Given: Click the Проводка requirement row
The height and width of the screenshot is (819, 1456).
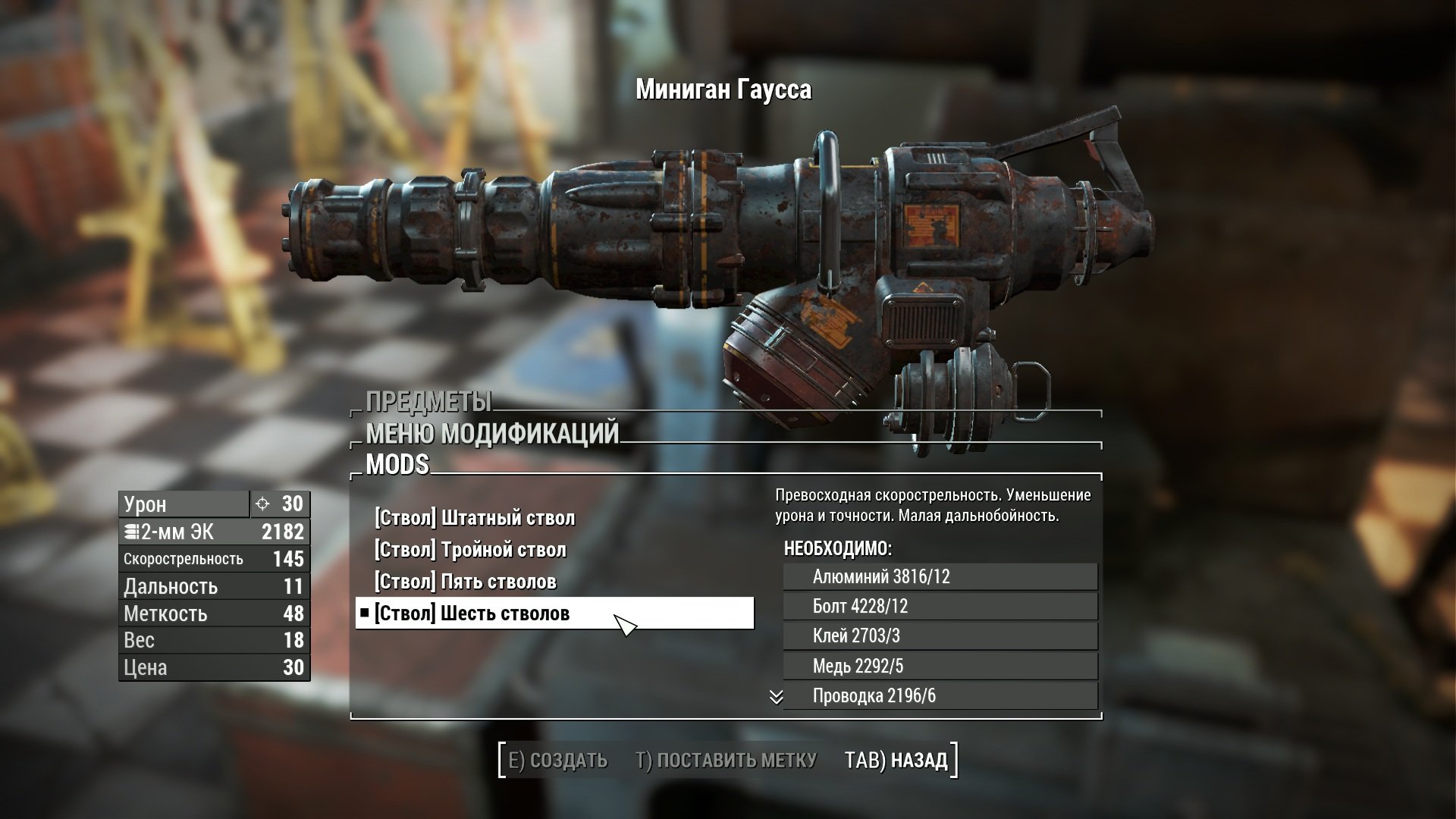Looking at the screenshot, I should tap(940, 695).
